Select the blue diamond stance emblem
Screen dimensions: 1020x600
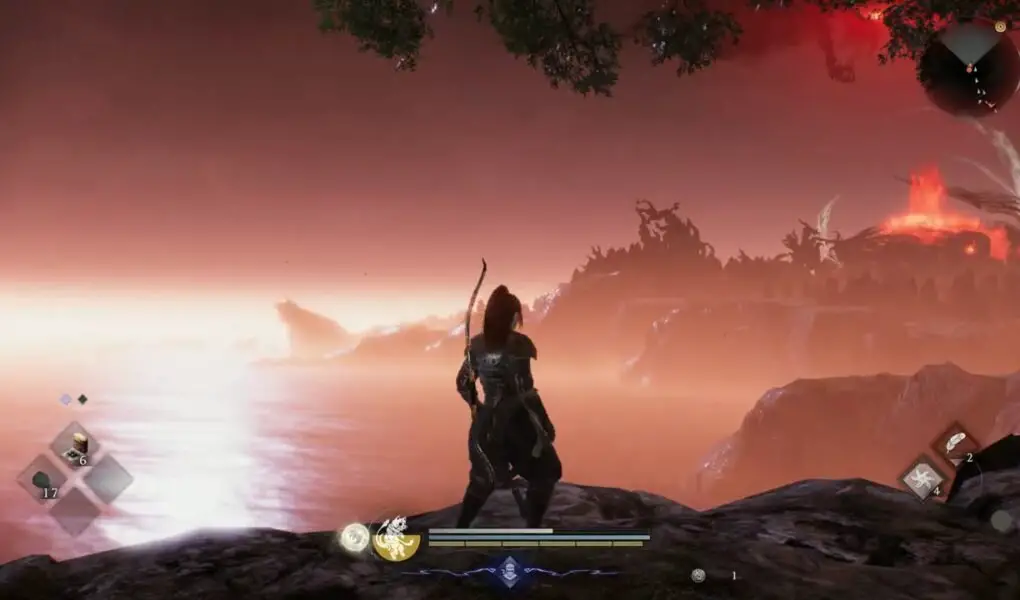[510, 571]
